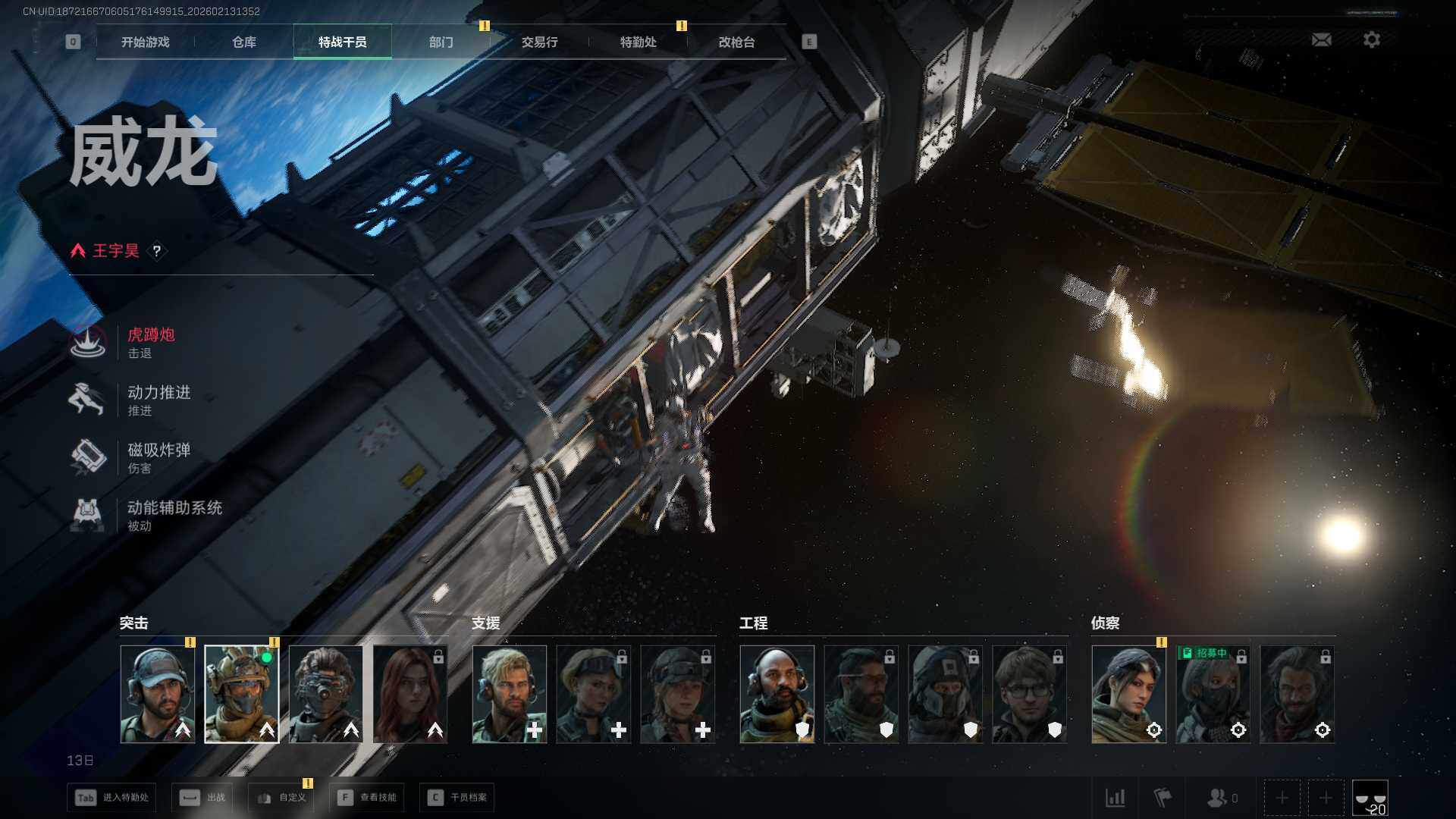Open the 仓库 tab
Screen dimensions: 1456x819
pos(244,42)
